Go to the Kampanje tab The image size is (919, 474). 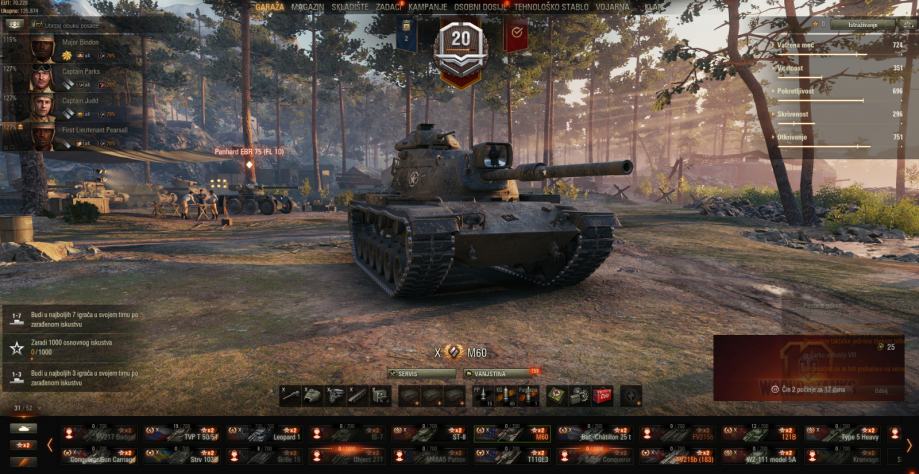427,7
